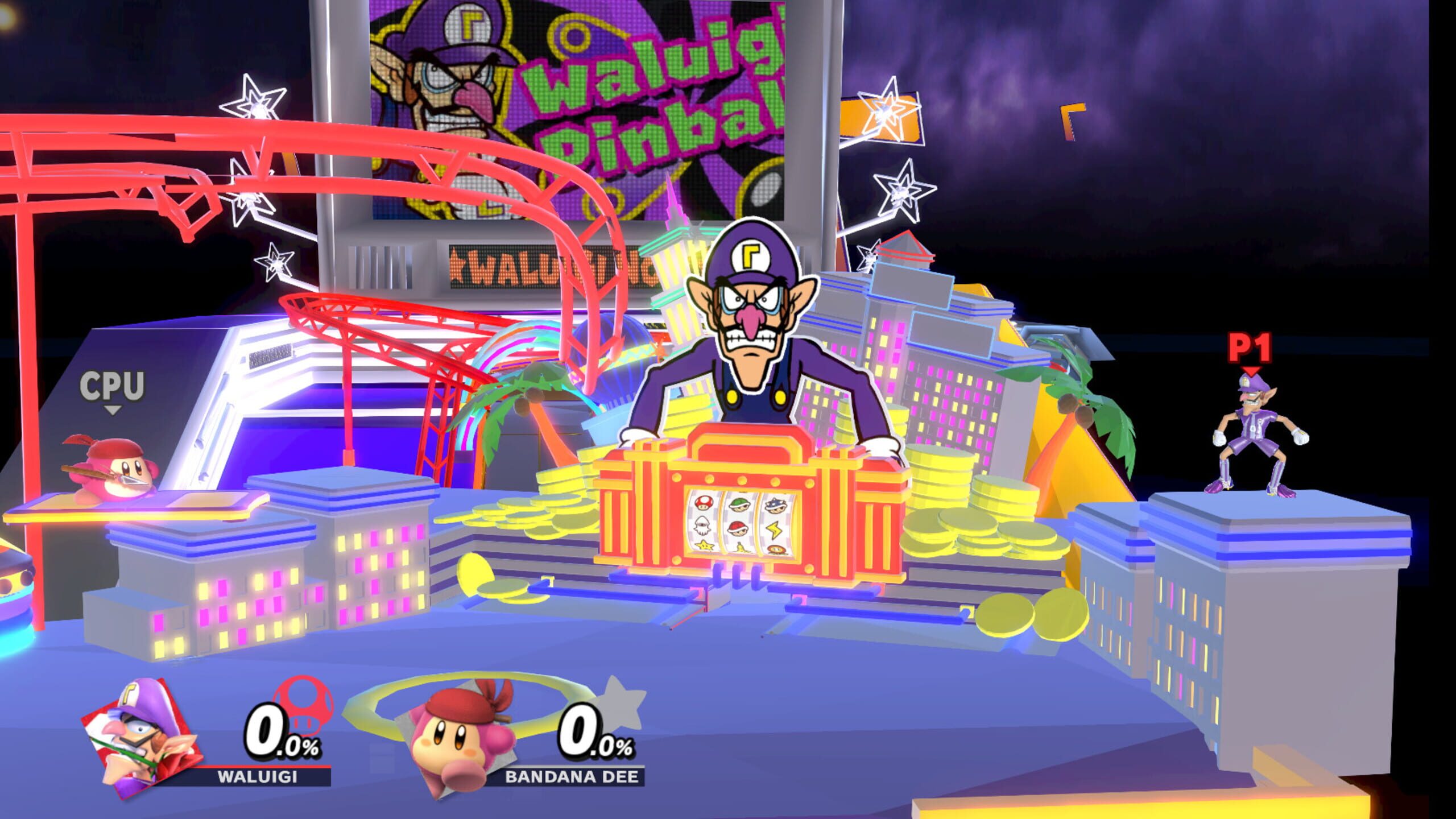Click the Green Shell slot reel symbol
Viewport: 1456px width, 819px height.
(739, 504)
